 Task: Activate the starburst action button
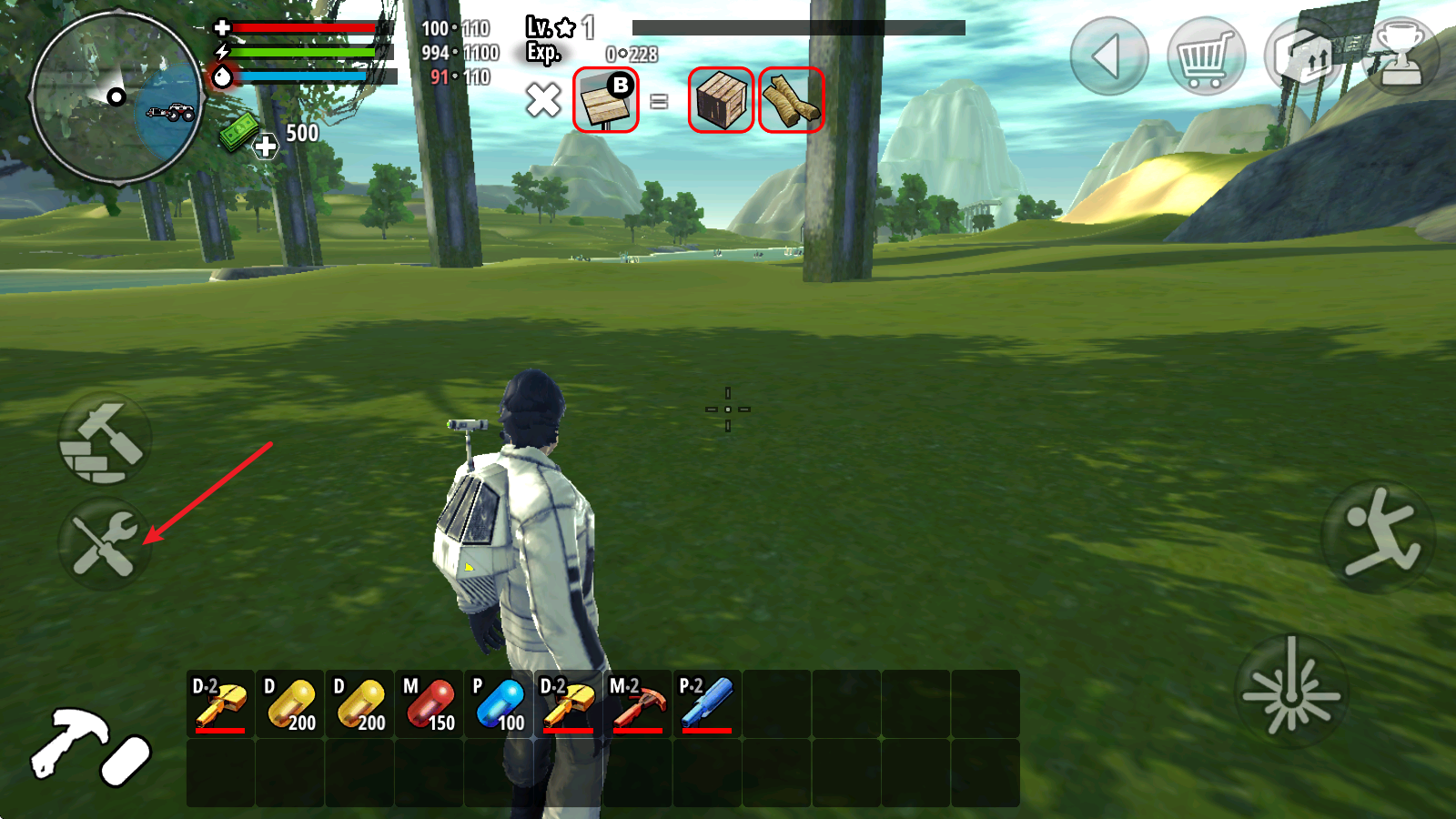[x=1291, y=692]
